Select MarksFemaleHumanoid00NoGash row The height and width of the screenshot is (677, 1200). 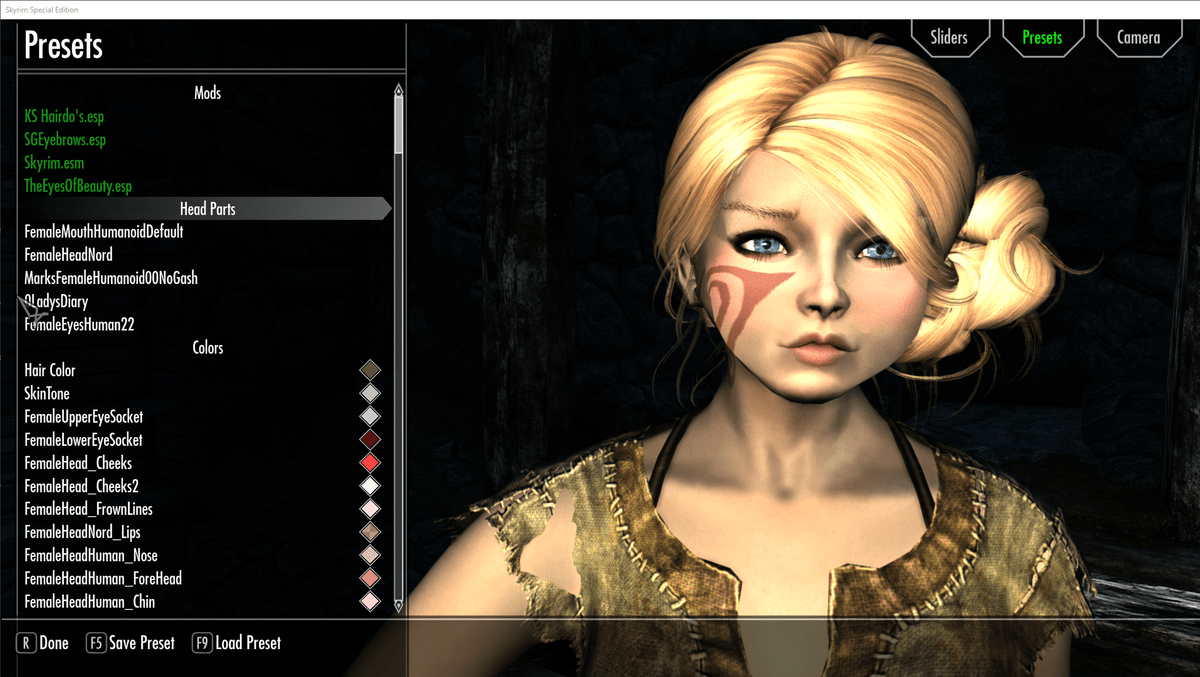tap(111, 278)
